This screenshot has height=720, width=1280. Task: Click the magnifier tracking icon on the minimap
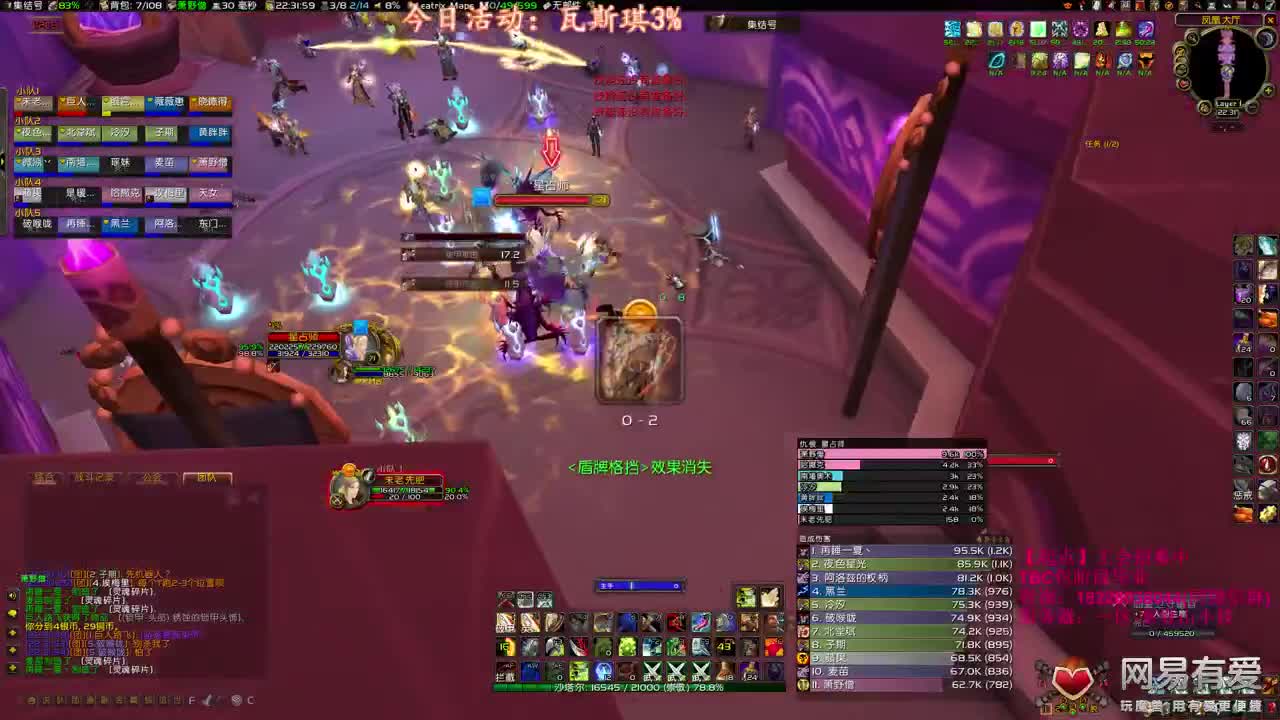(1193, 37)
